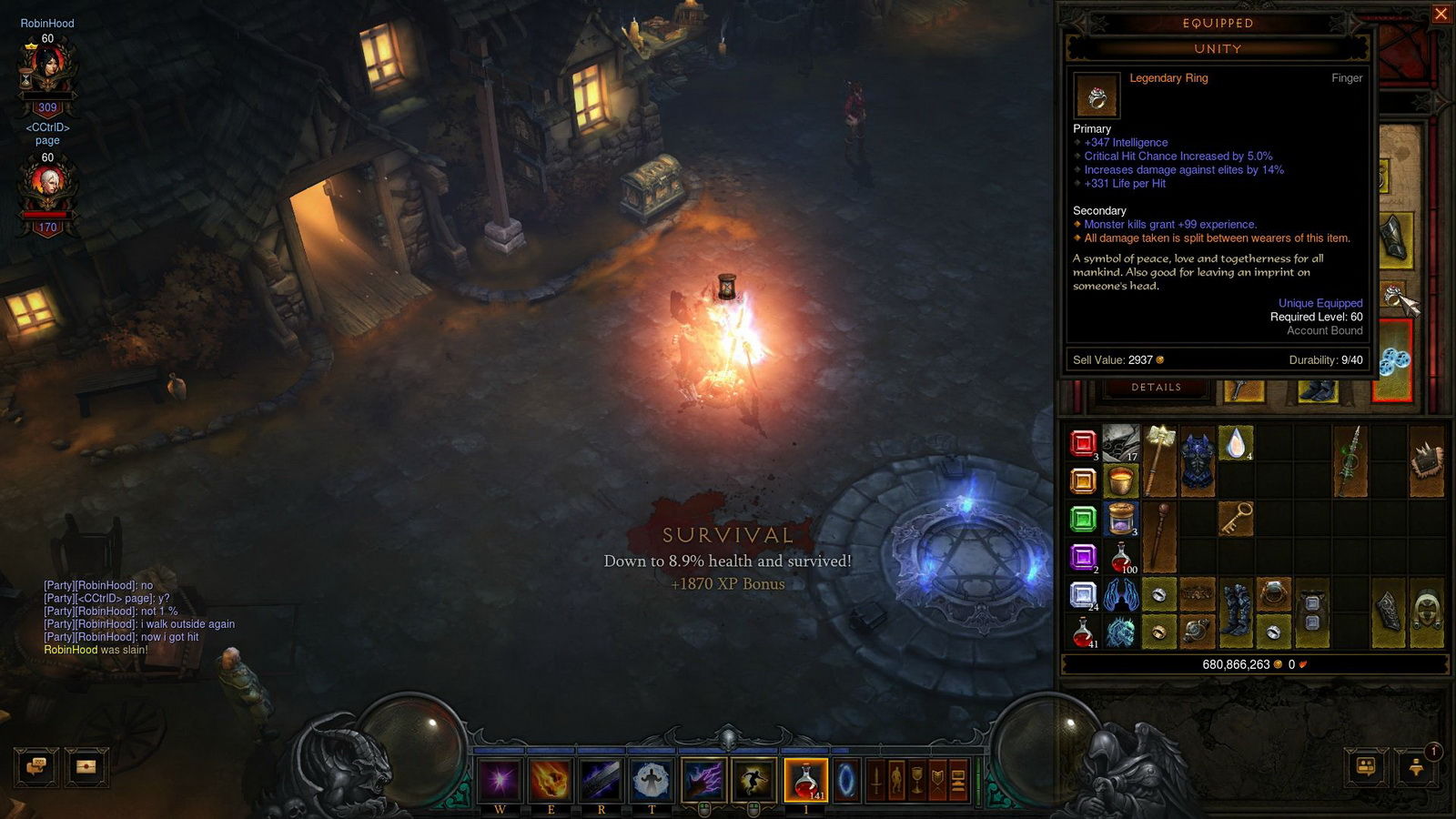Pick the green emerald gem in inventory
The height and width of the screenshot is (819, 1456).
pos(1083,520)
